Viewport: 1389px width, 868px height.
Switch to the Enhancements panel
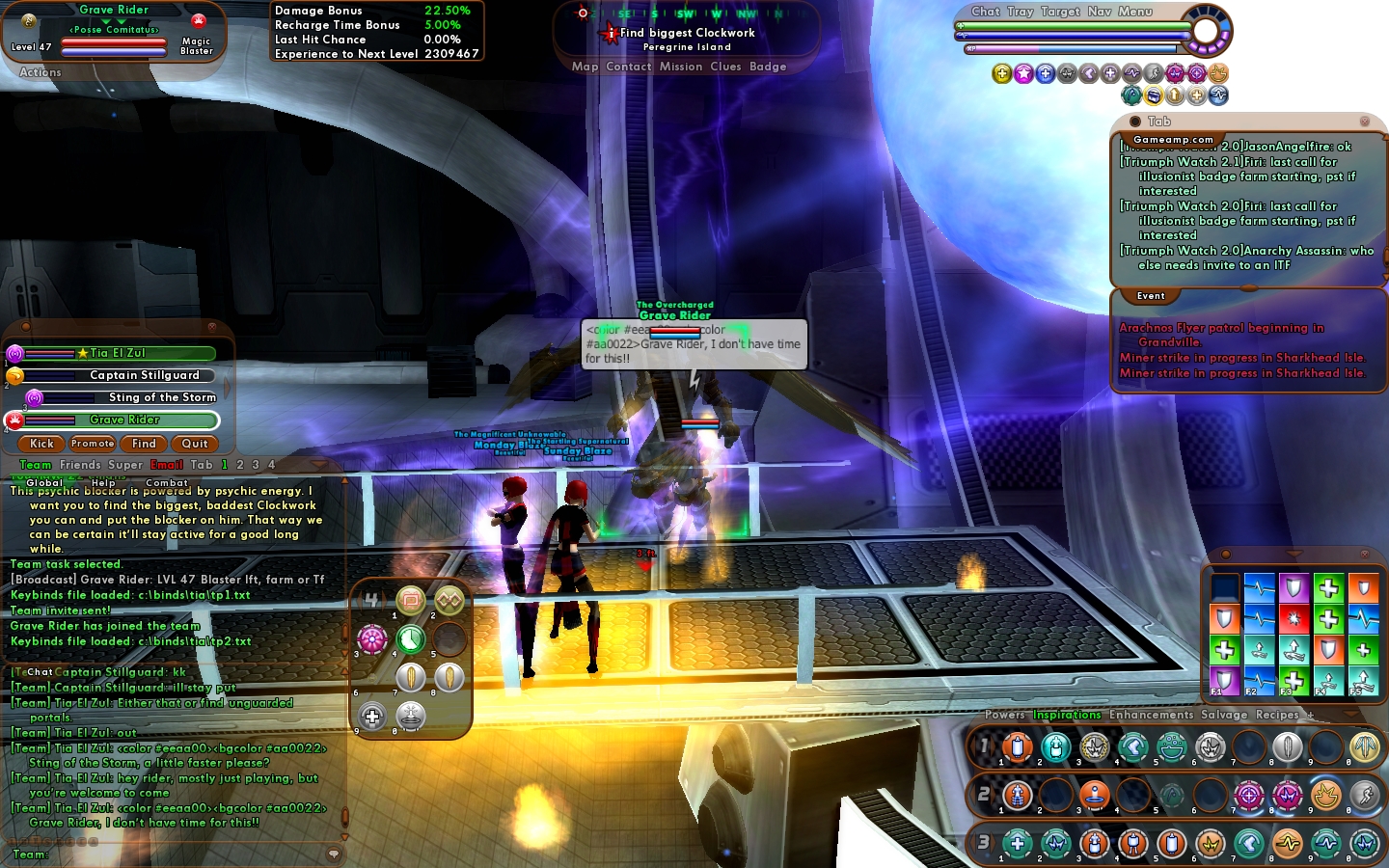[1151, 715]
